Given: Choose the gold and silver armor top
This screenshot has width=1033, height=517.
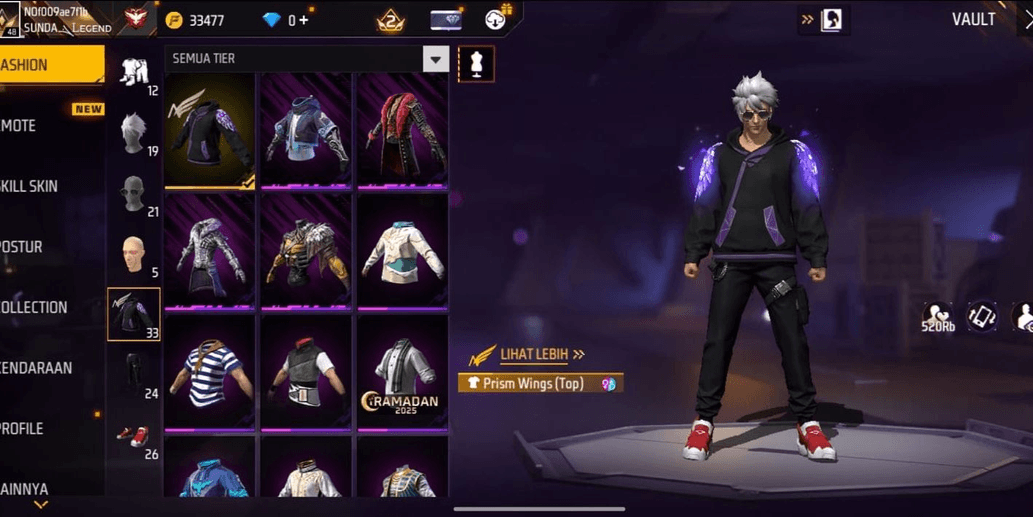Looking at the screenshot, I should click(305, 250).
